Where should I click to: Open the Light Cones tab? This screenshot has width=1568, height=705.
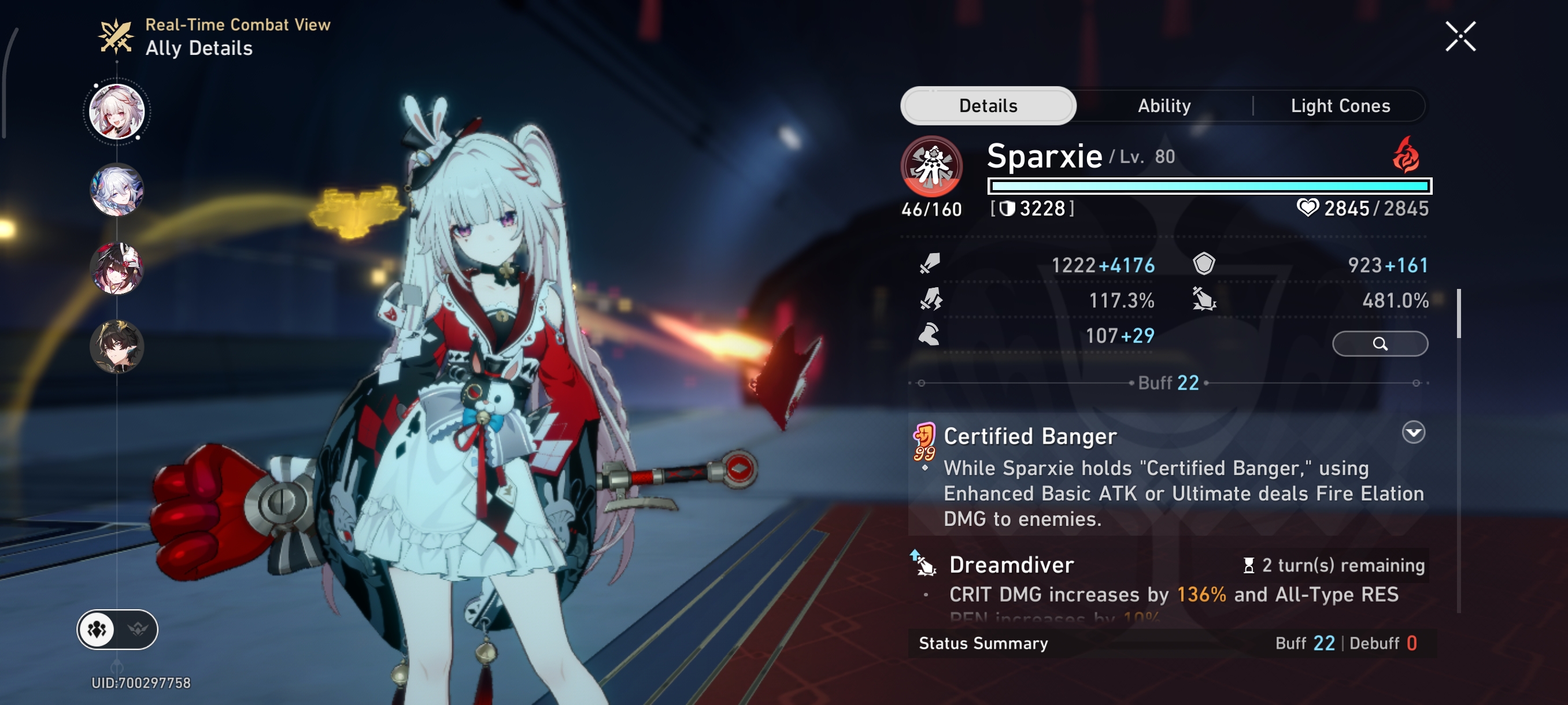(1340, 106)
